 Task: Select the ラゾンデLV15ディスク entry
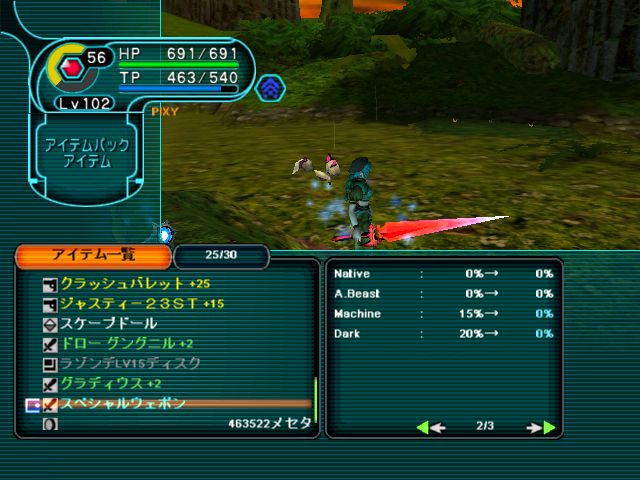coord(131,363)
